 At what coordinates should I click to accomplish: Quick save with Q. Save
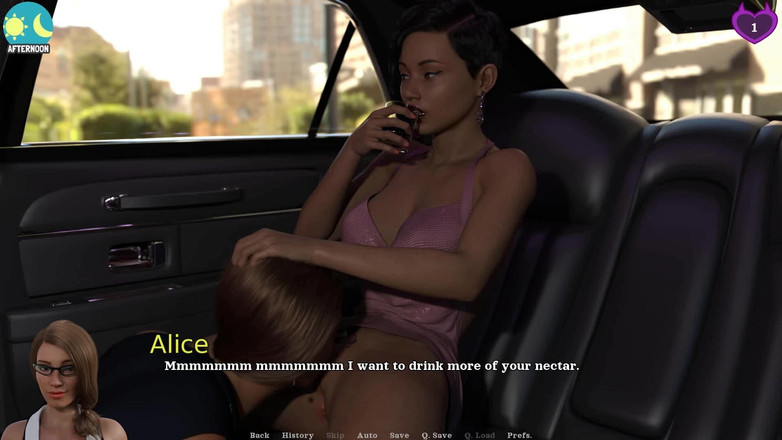[x=436, y=435]
